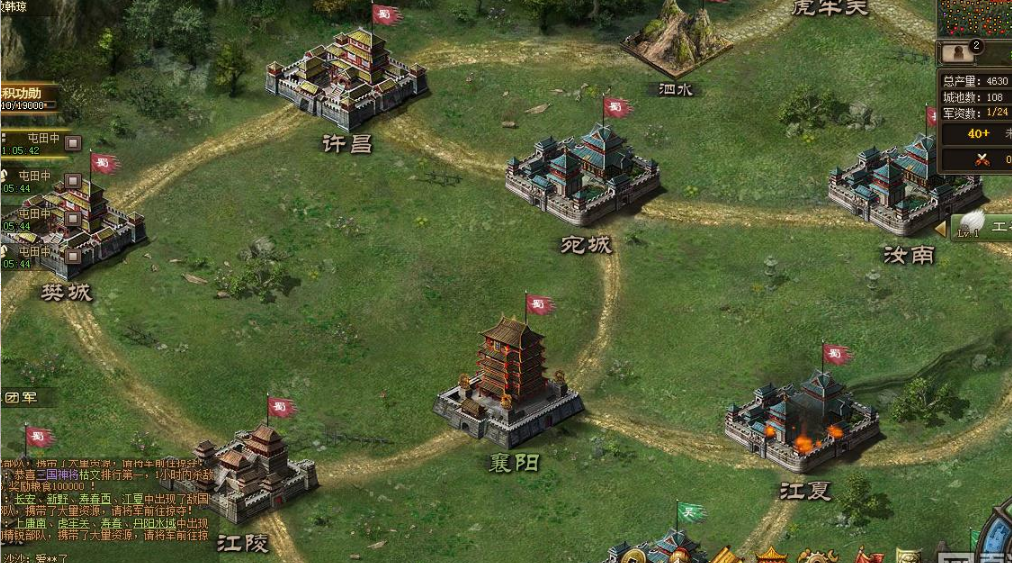Select the 宛城 city on the map
Image resolution: width=1012 pixels, height=563 pixels.
coord(582,176)
